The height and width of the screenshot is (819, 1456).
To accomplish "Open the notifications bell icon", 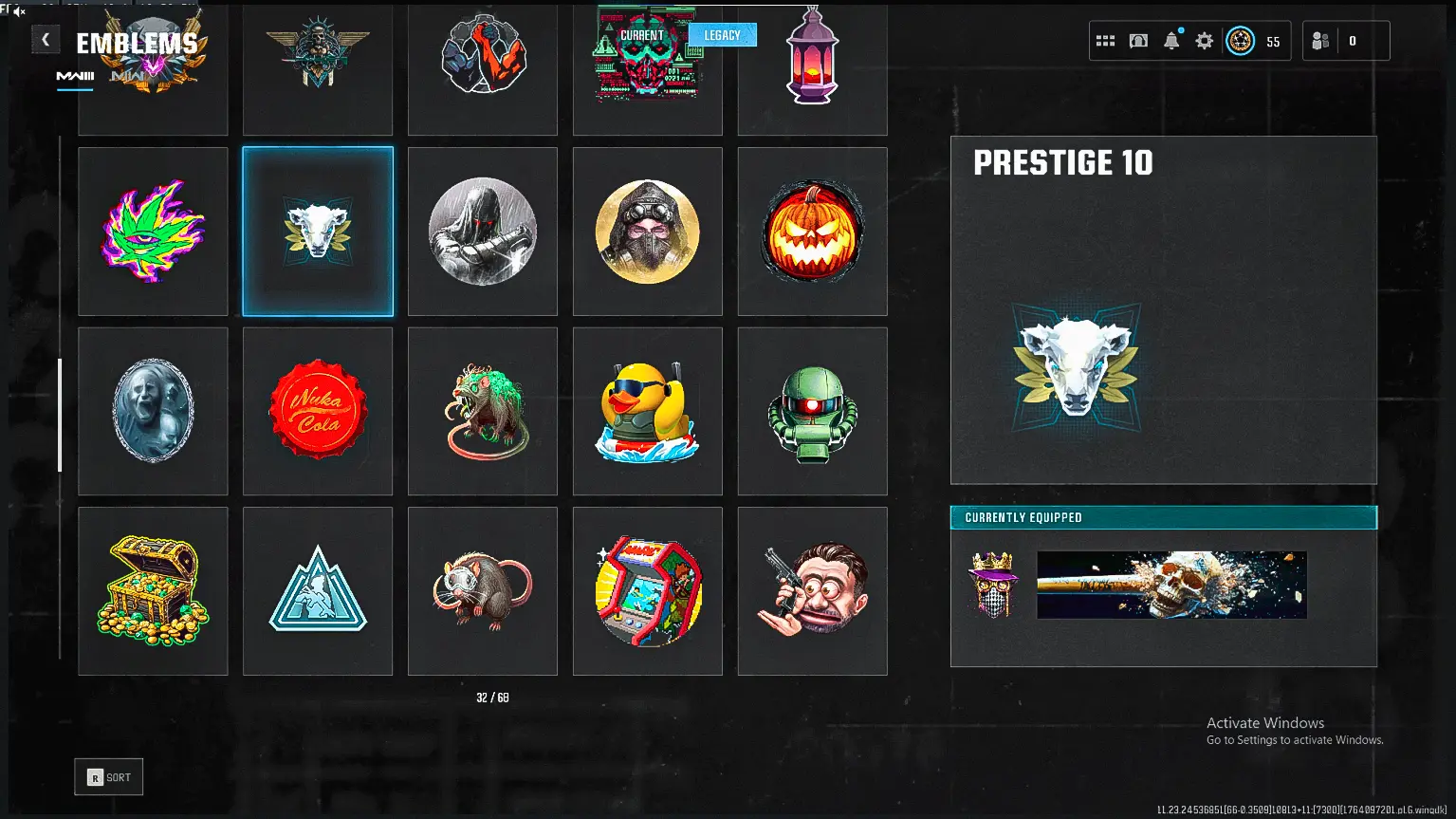I will point(1170,40).
